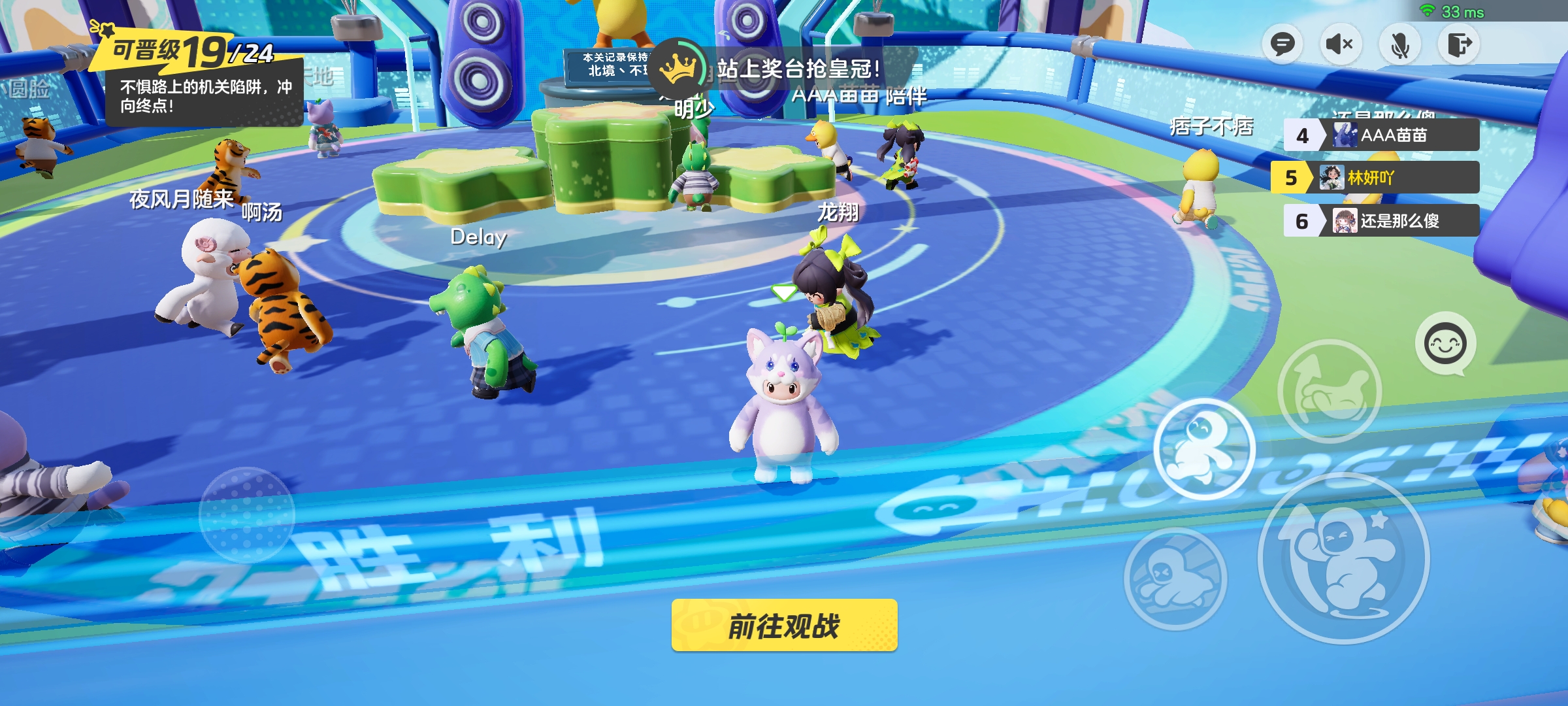The height and width of the screenshot is (706, 1568).
Task: Expand the 站上奖台抢皇冠 announcement bar
Action: pos(798,67)
